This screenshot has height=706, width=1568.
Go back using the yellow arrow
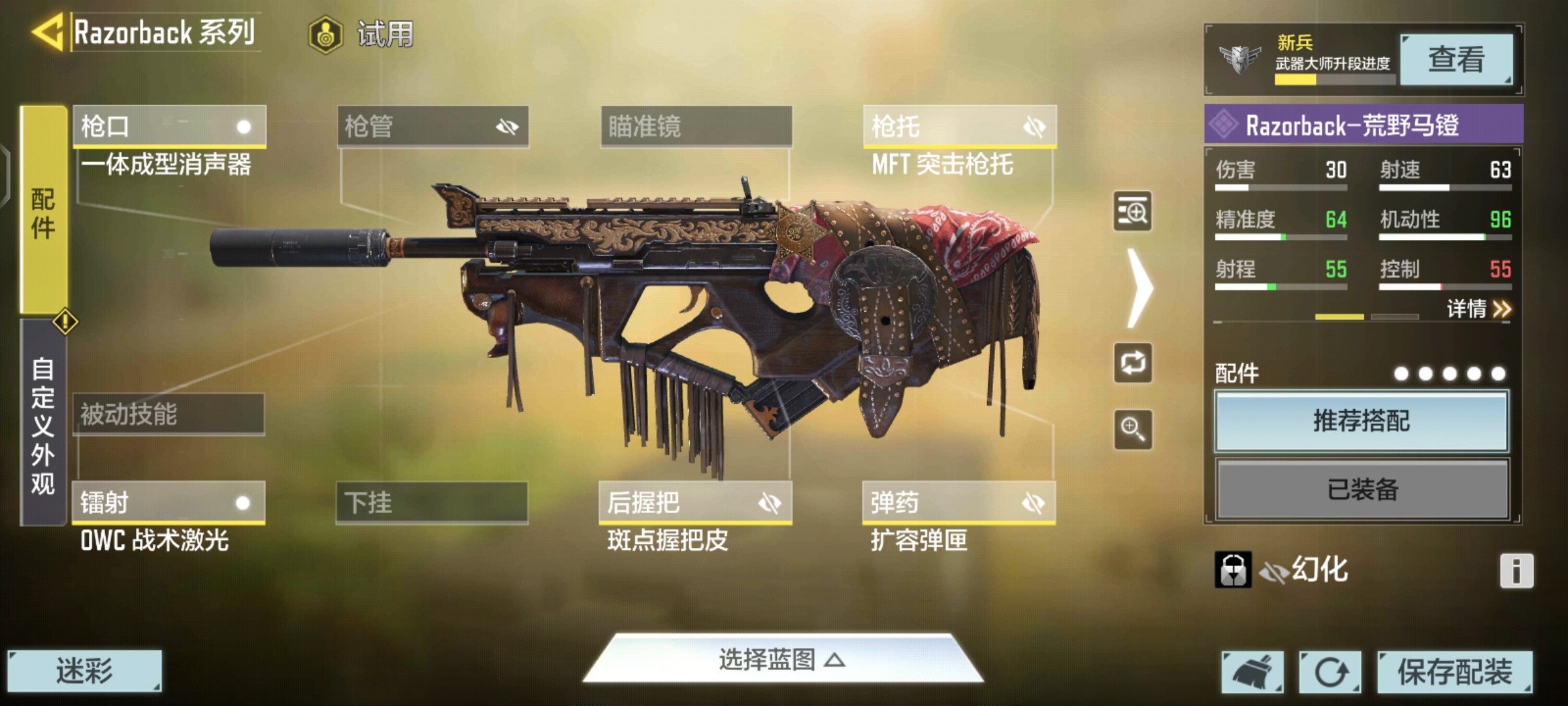[47, 33]
